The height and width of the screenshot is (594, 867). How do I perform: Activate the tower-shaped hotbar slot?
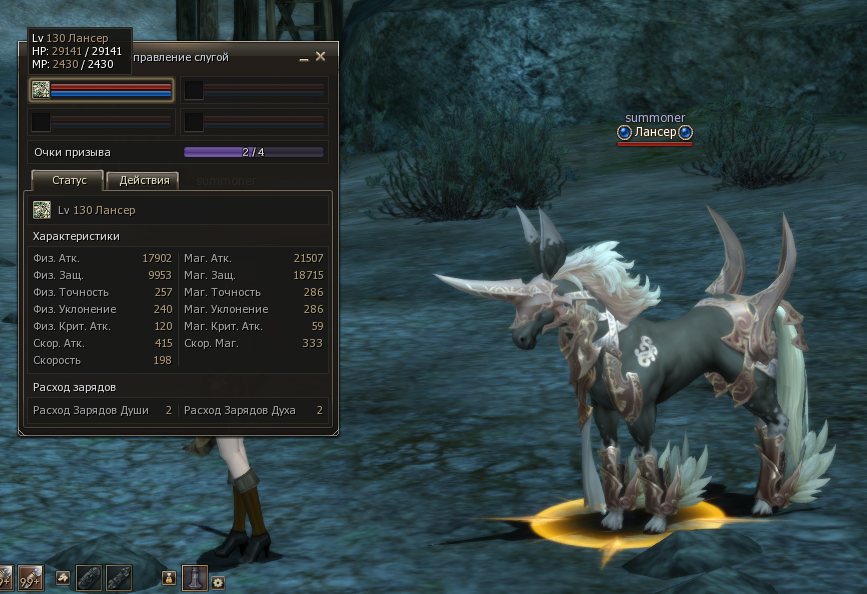click(194, 578)
